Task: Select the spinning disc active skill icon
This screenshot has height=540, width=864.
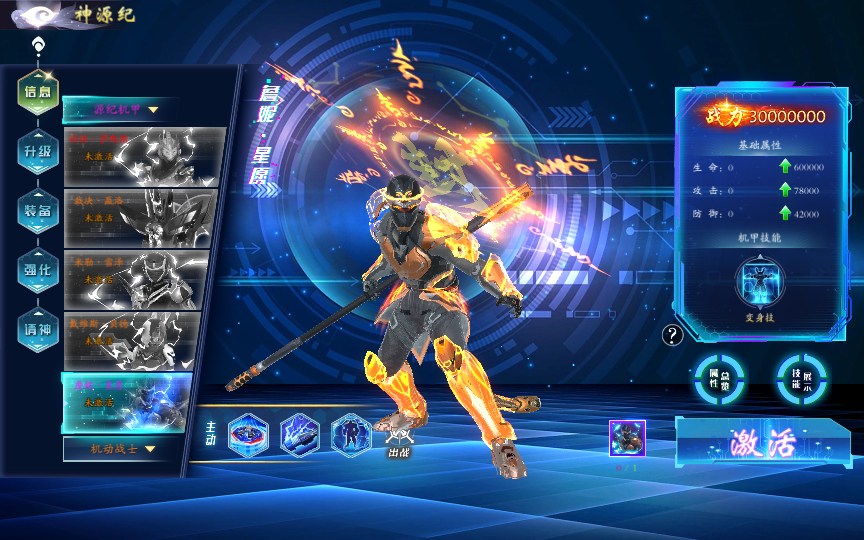Action: tap(248, 435)
